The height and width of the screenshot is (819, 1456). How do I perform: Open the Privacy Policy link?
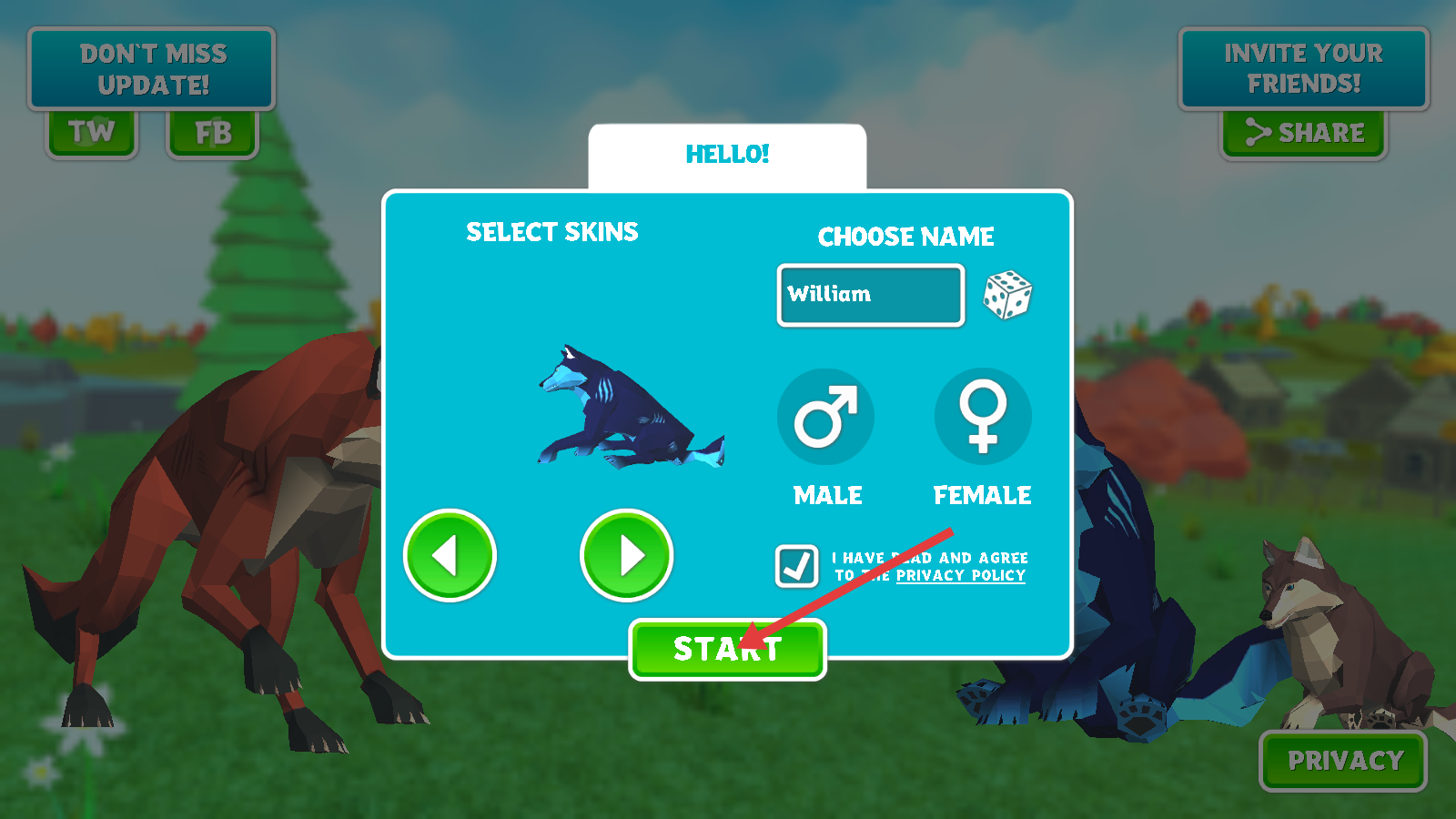click(x=960, y=576)
